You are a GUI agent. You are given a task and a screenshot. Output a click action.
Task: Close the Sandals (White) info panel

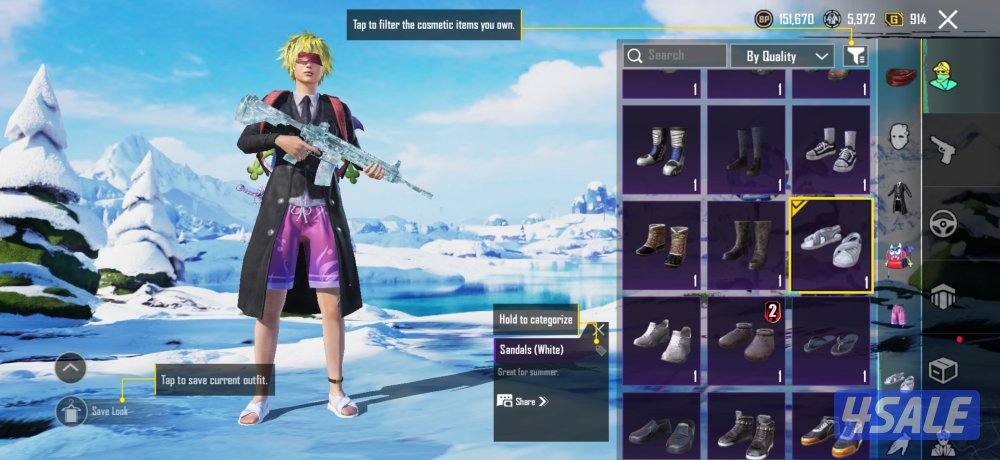click(x=600, y=327)
